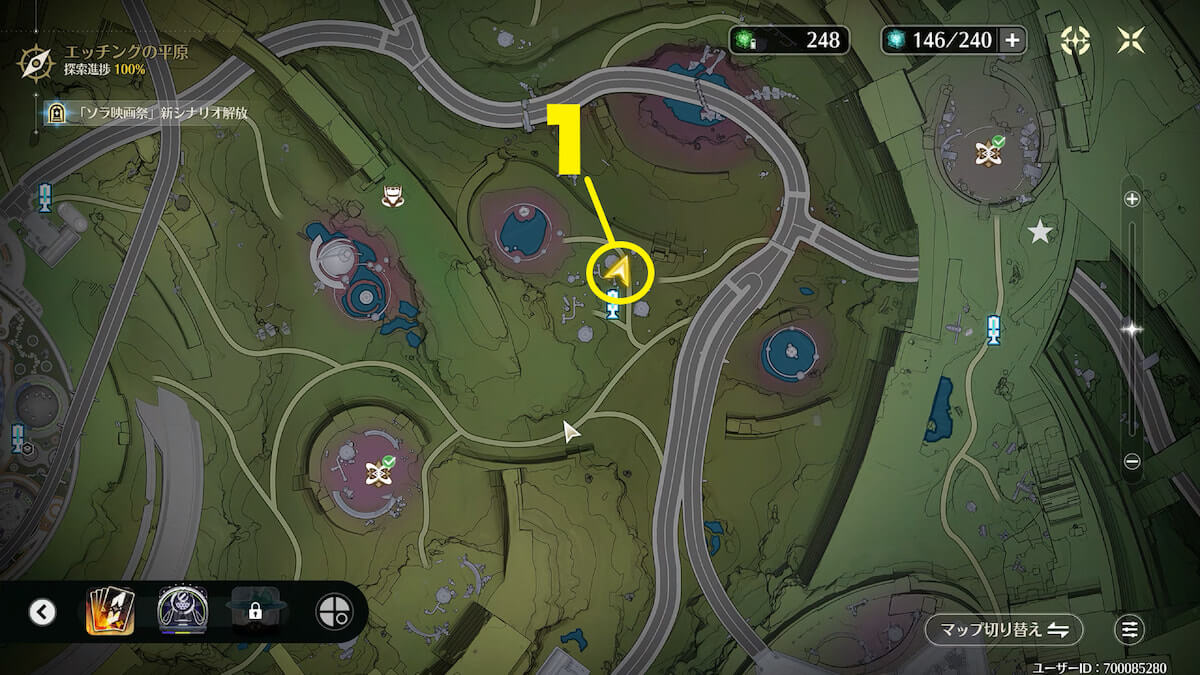Image resolution: width=1200 pixels, height=675 pixels.
Task: Select the star marker on the map
Action: [1040, 232]
